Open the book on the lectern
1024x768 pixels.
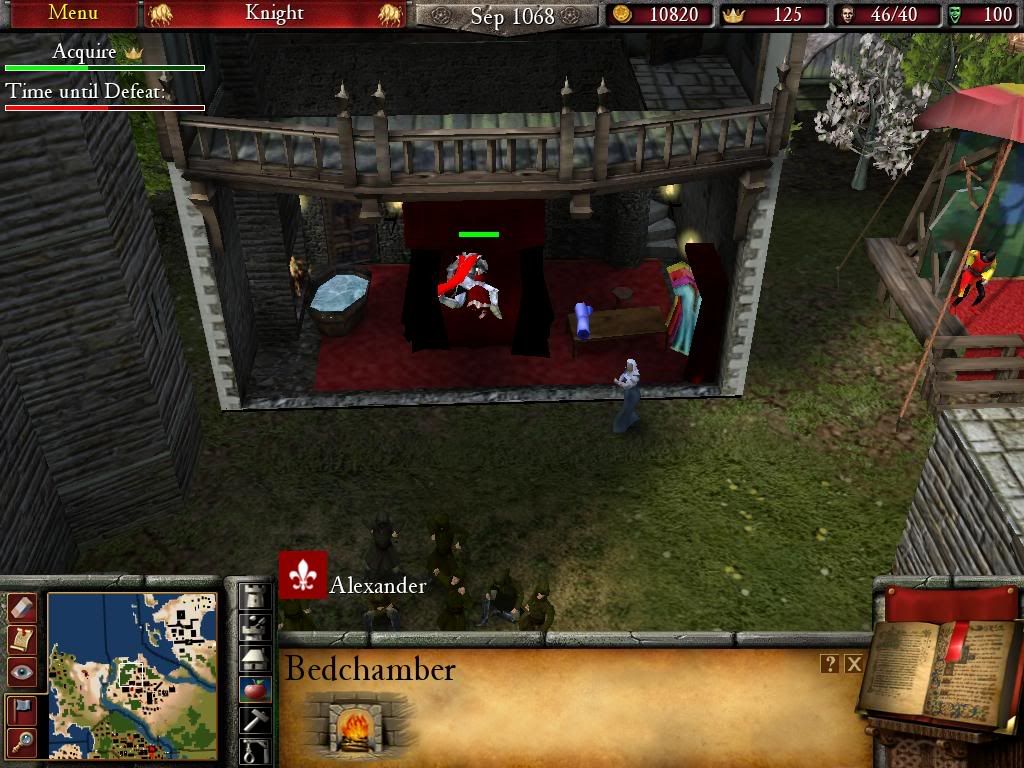click(938, 670)
